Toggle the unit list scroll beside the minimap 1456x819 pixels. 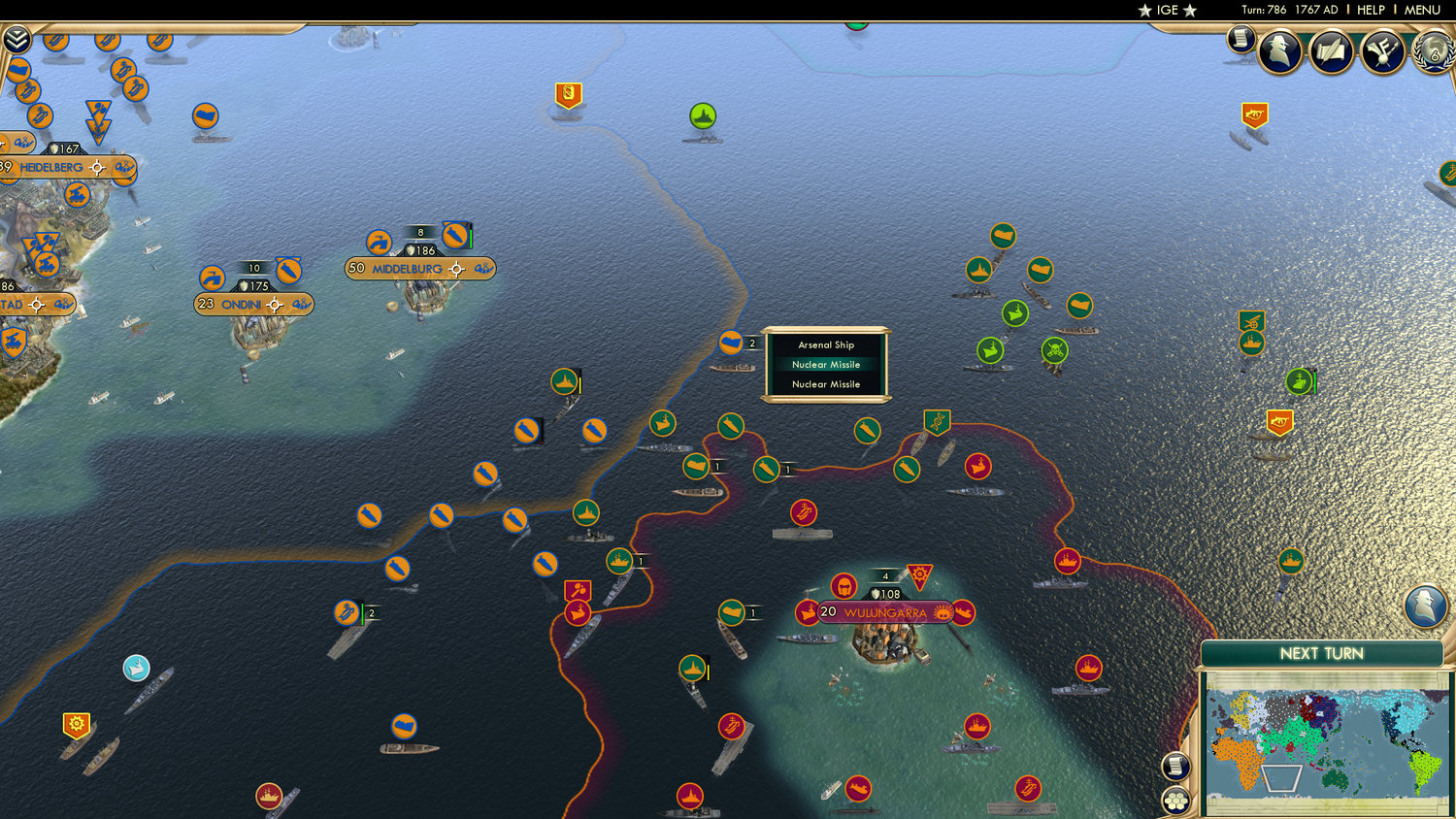[x=1175, y=767]
